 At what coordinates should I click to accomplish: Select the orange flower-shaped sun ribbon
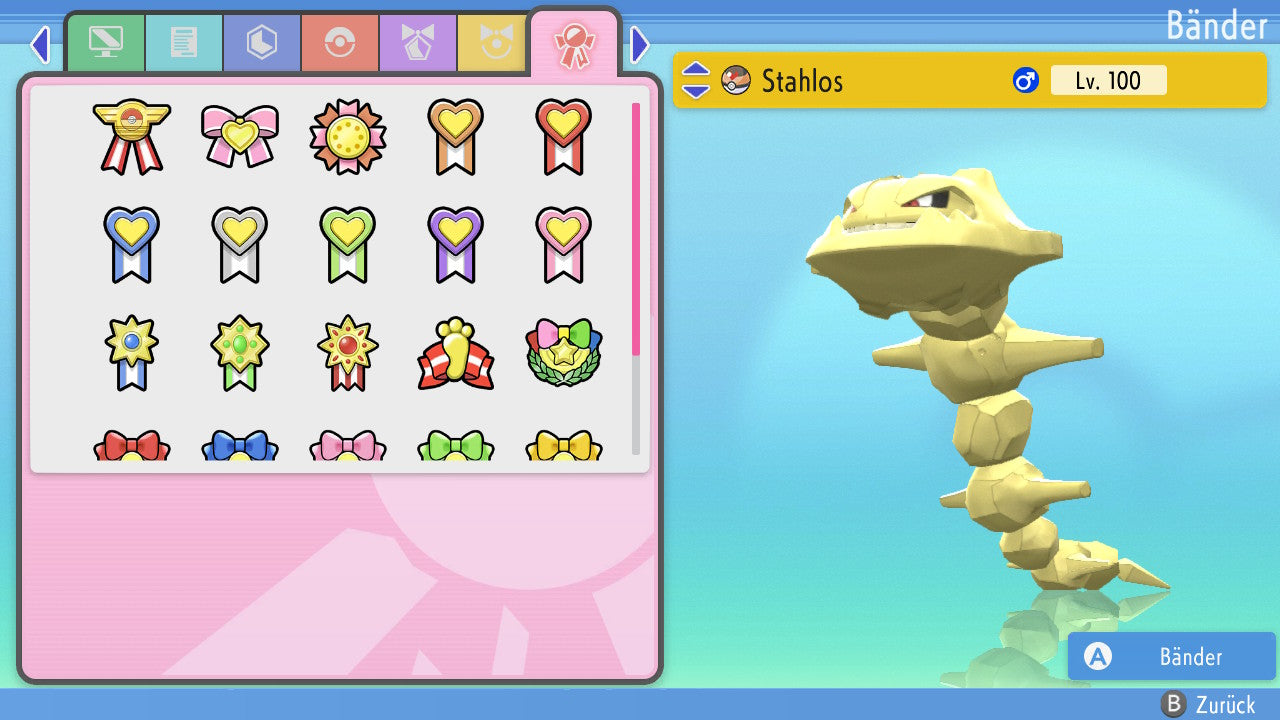point(348,137)
